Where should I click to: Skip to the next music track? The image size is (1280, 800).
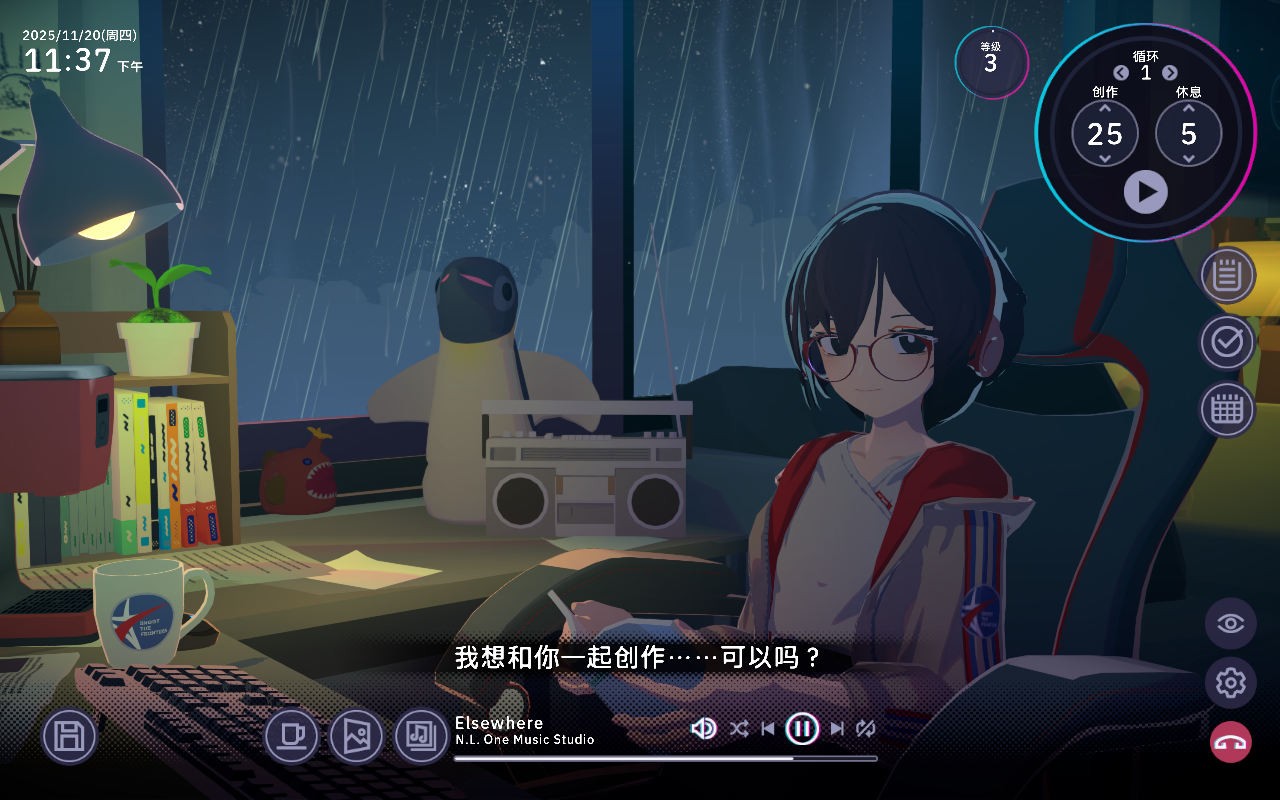pyautogui.click(x=837, y=729)
